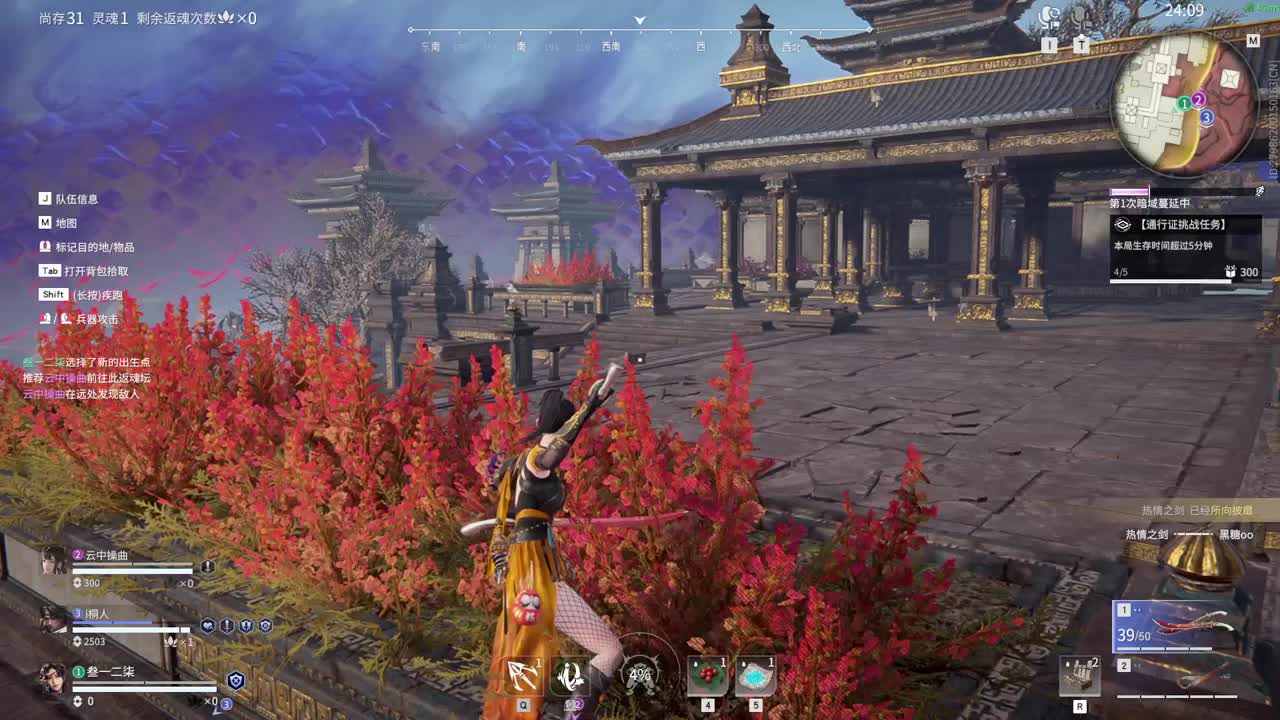Toggle the shield buff icon under 云中操曲
This screenshot has height=720, width=1280.
point(207,568)
